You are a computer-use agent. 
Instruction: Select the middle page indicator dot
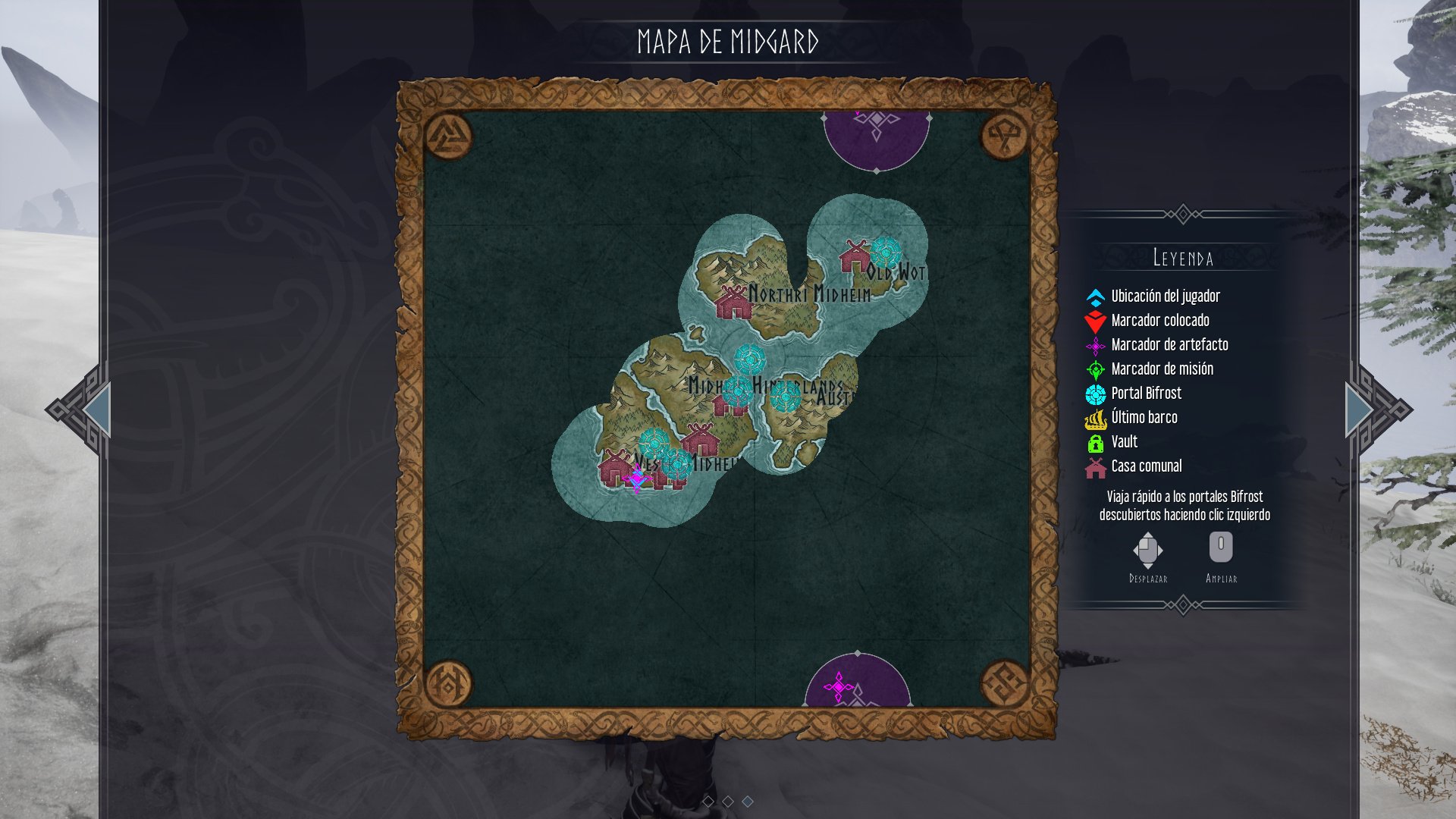[728, 801]
